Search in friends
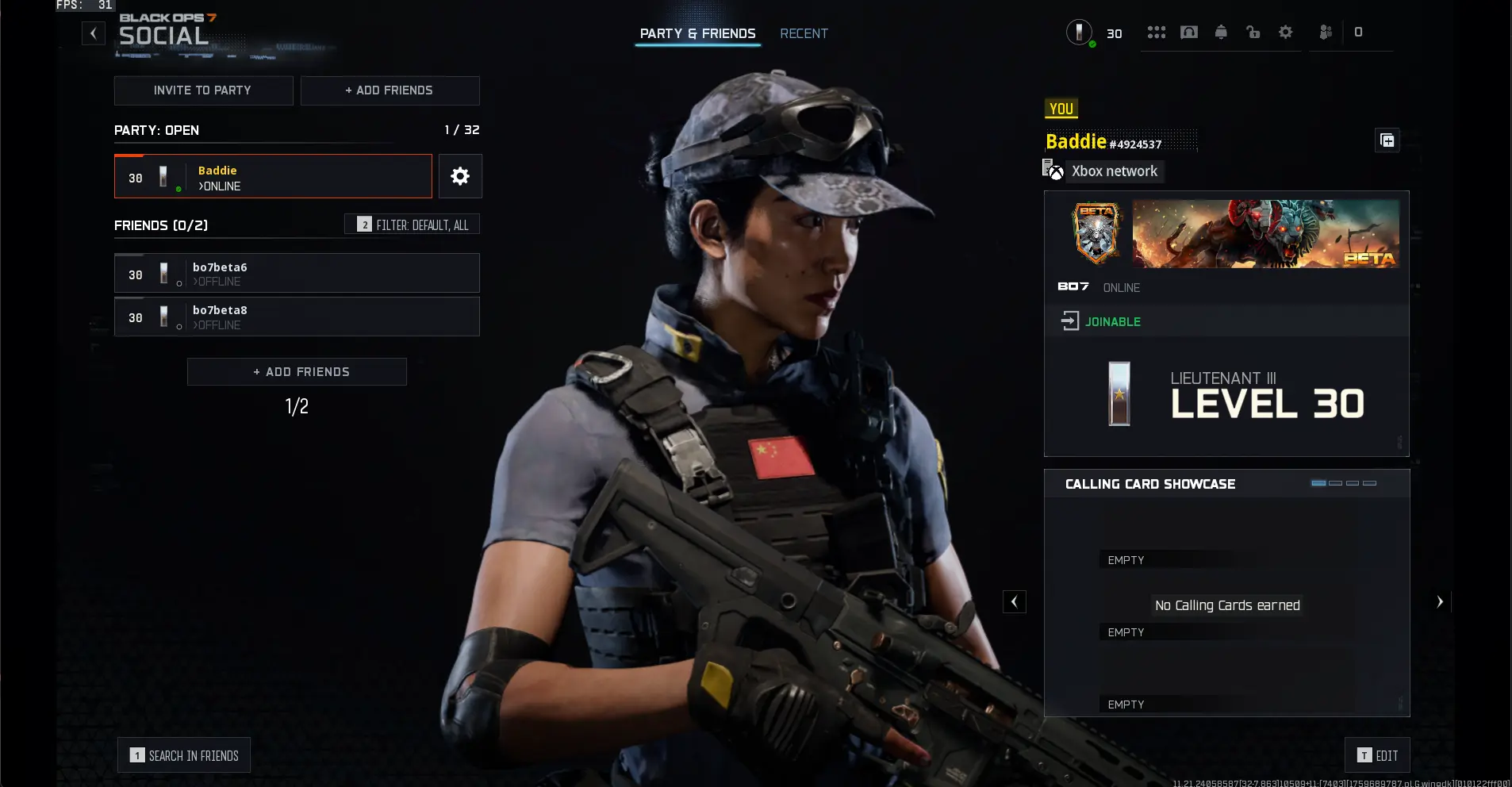This screenshot has width=1512, height=787. [184, 755]
